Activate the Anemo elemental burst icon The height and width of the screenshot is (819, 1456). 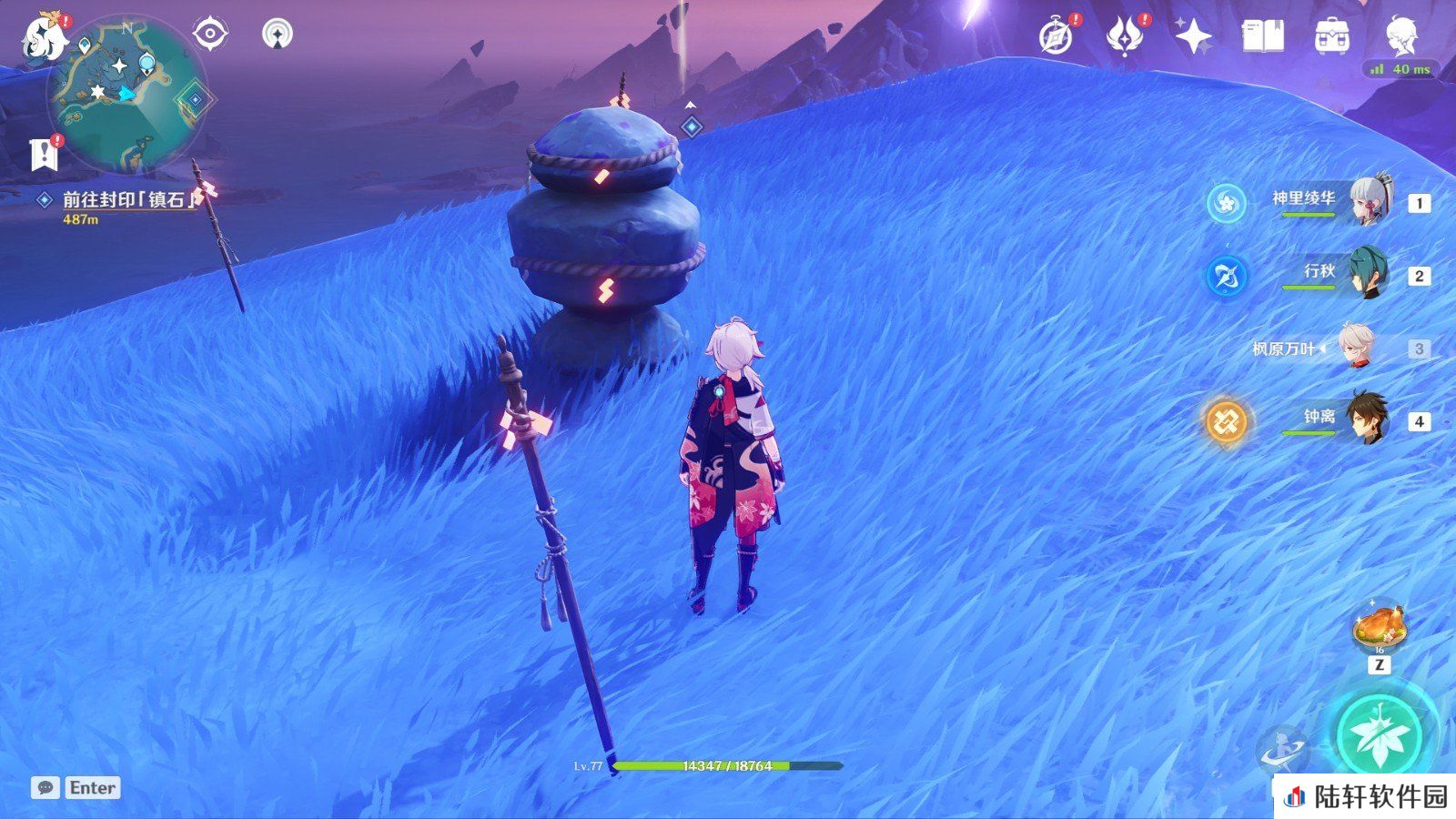click(x=1380, y=733)
